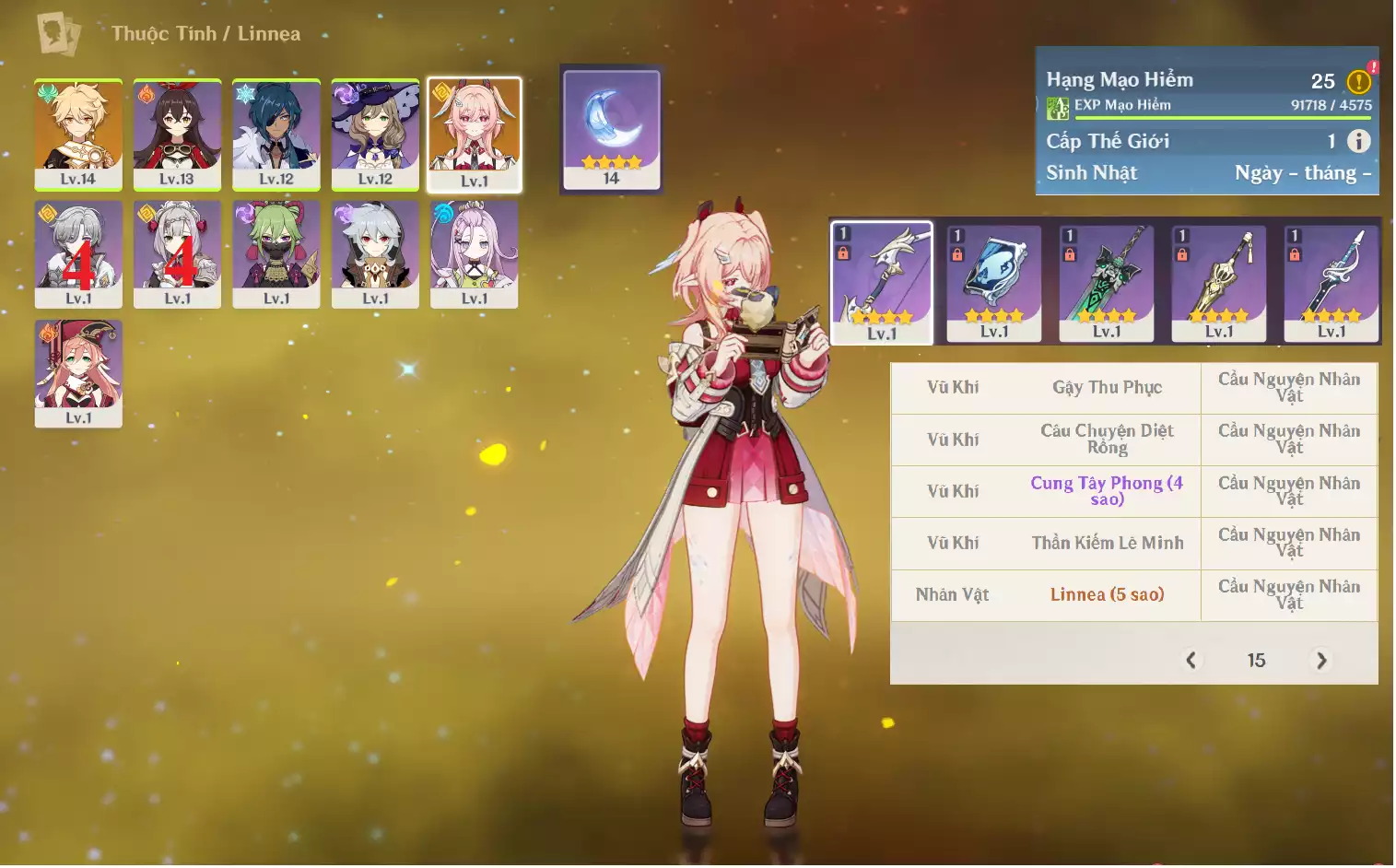Select the Lv.14 blond traveler portrait

click(78, 135)
